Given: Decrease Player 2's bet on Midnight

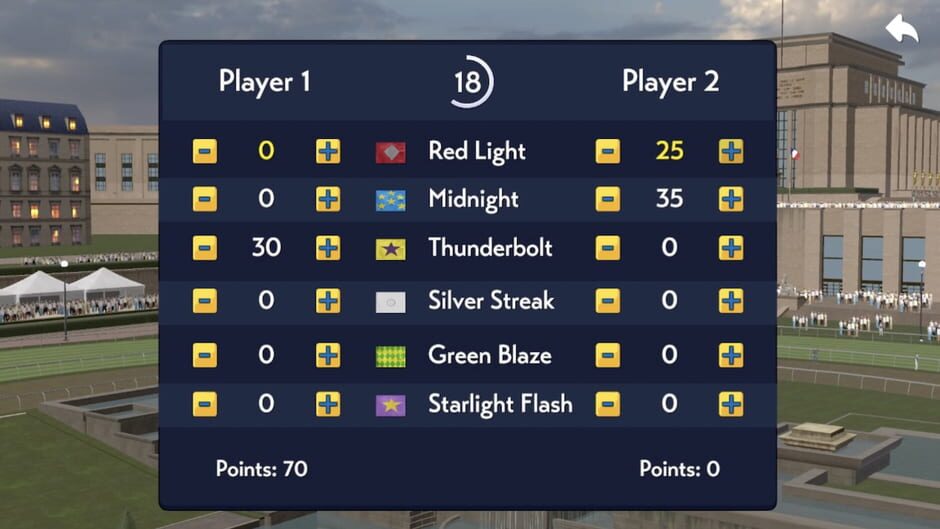Looking at the screenshot, I should pyautogui.click(x=607, y=199).
